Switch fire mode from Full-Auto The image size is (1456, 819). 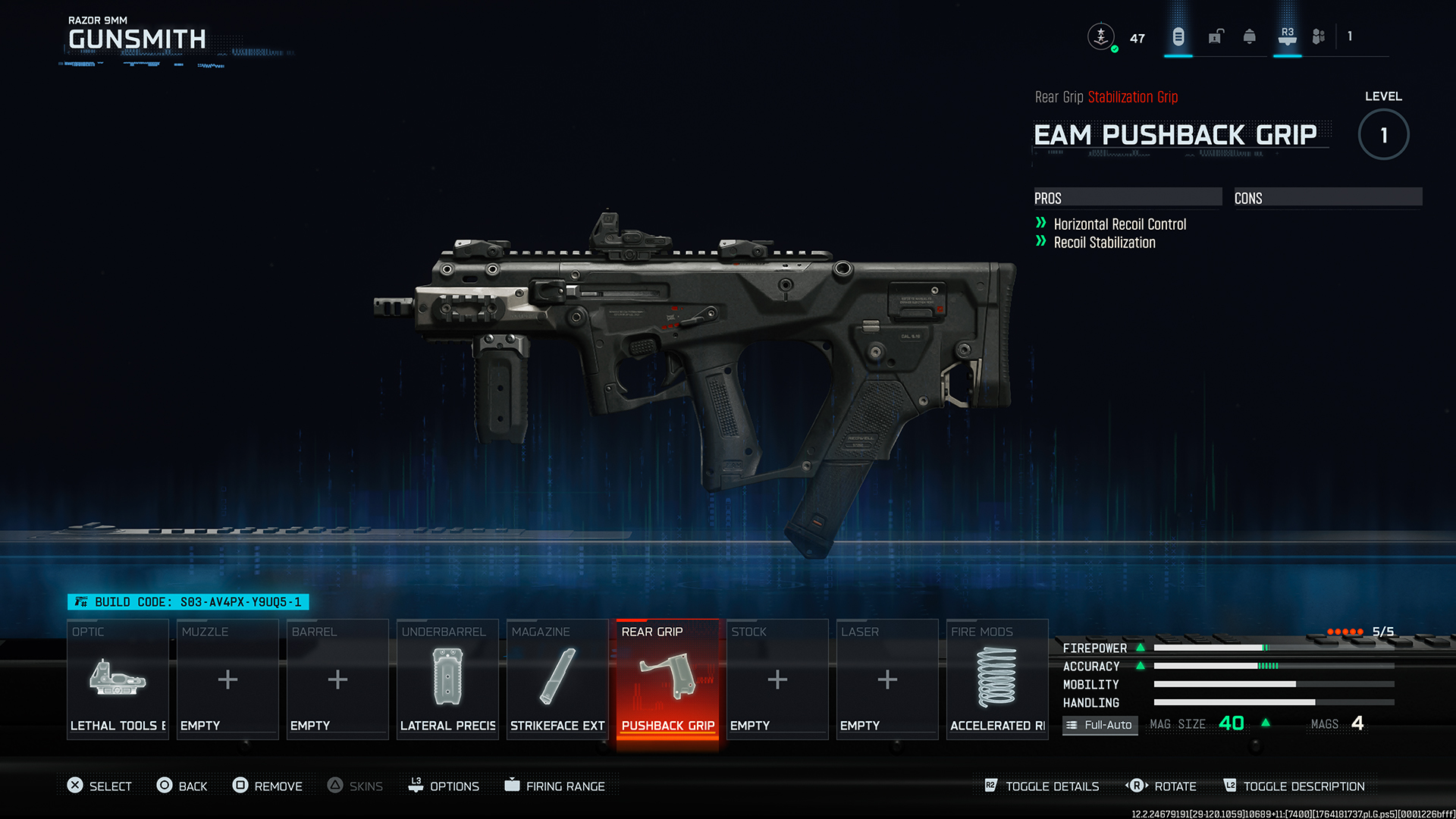pos(1100,725)
